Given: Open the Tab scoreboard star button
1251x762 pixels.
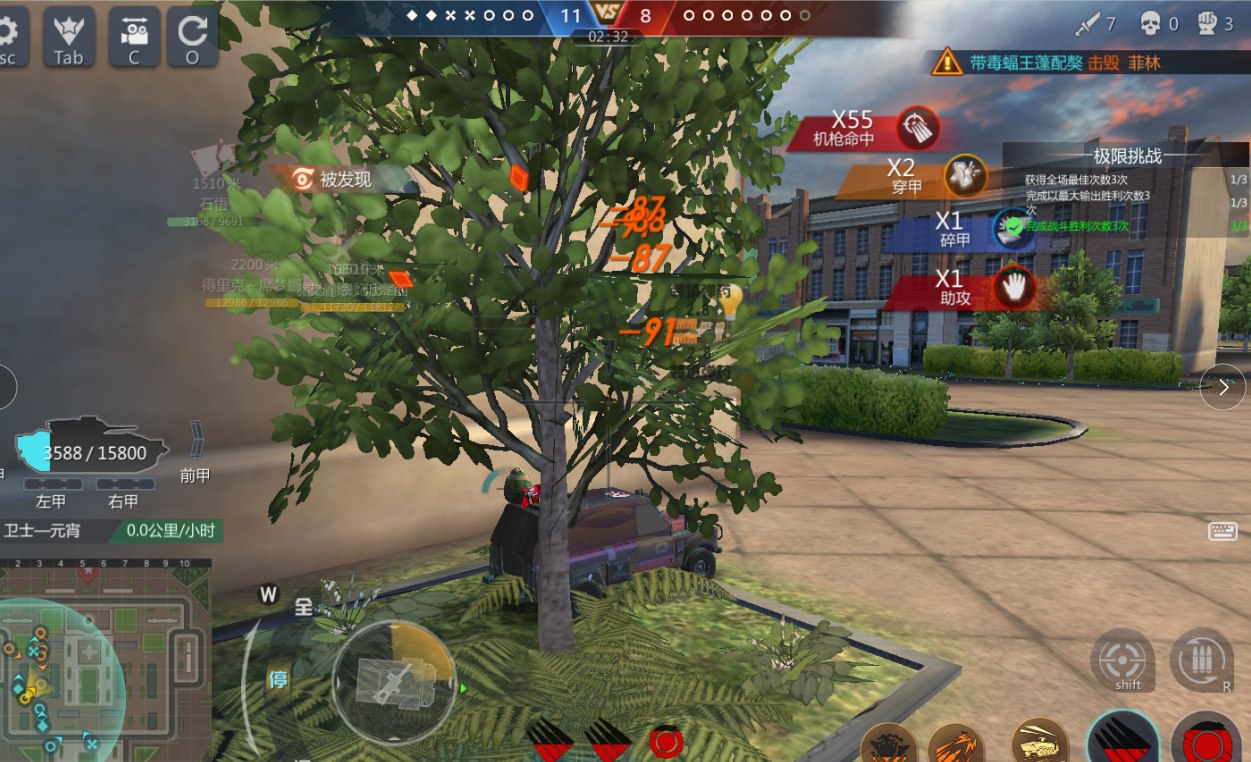Looking at the screenshot, I should coord(69,36).
